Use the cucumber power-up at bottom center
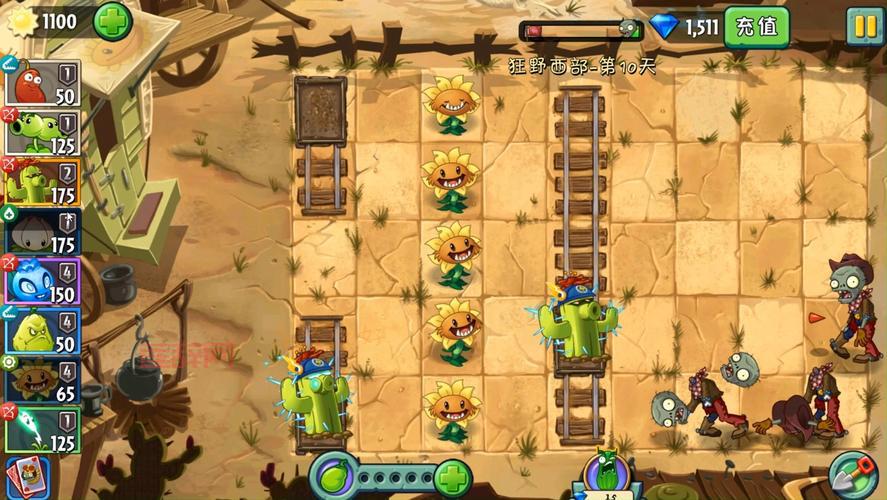The width and height of the screenshot is (887, 500). click(x=606, y=475)
